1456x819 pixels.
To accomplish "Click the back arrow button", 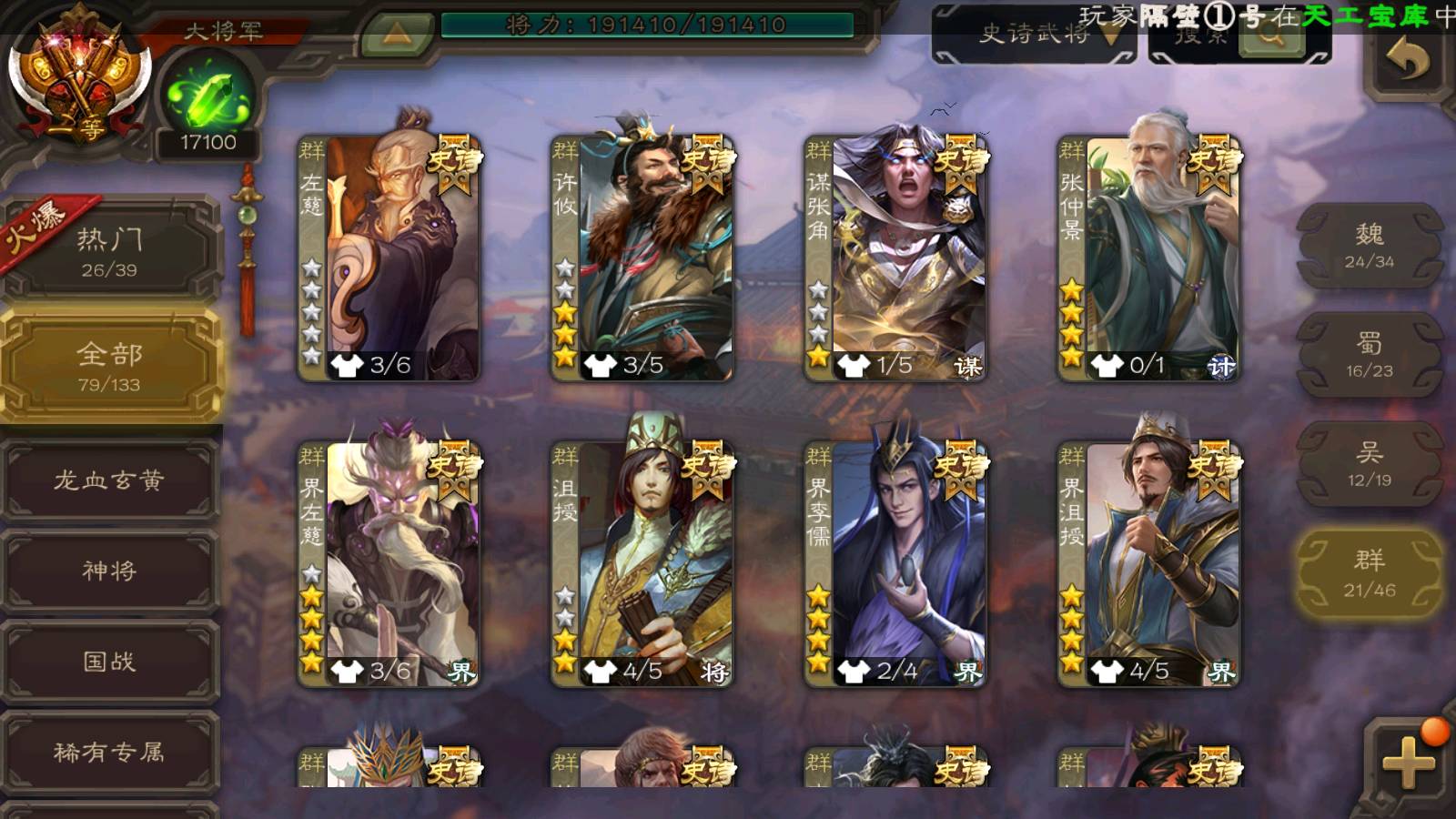I will [x=1407, y=61].
